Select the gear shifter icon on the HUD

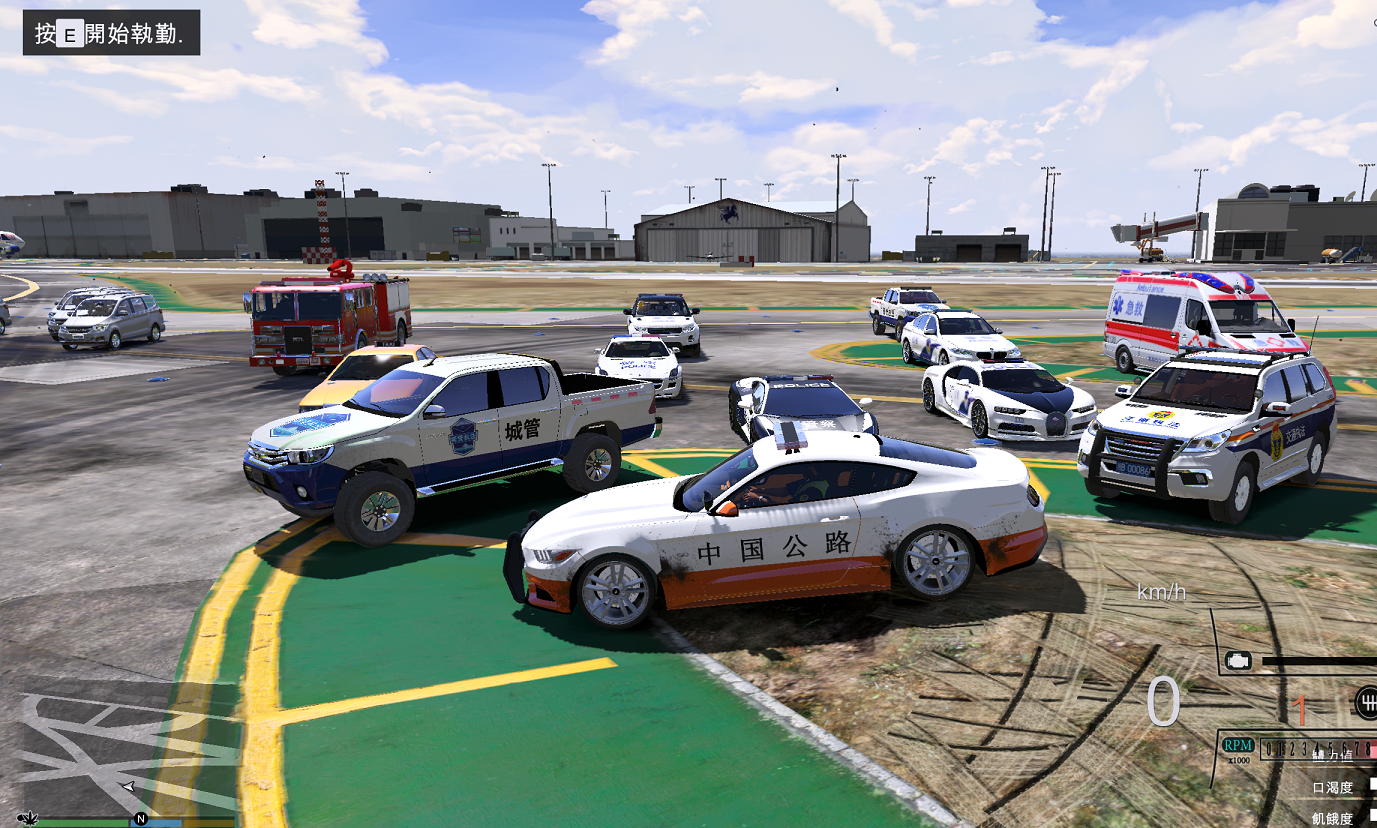coord(1369,701)
